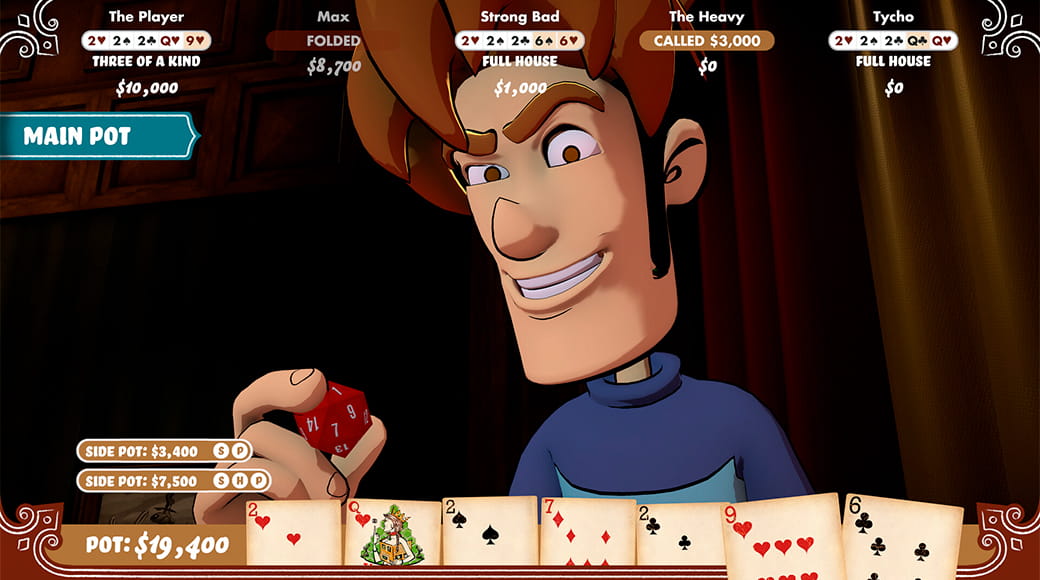Screen dimensions: 1040x580
Task: Select Max's folded status panel
Action: point(333,41)
